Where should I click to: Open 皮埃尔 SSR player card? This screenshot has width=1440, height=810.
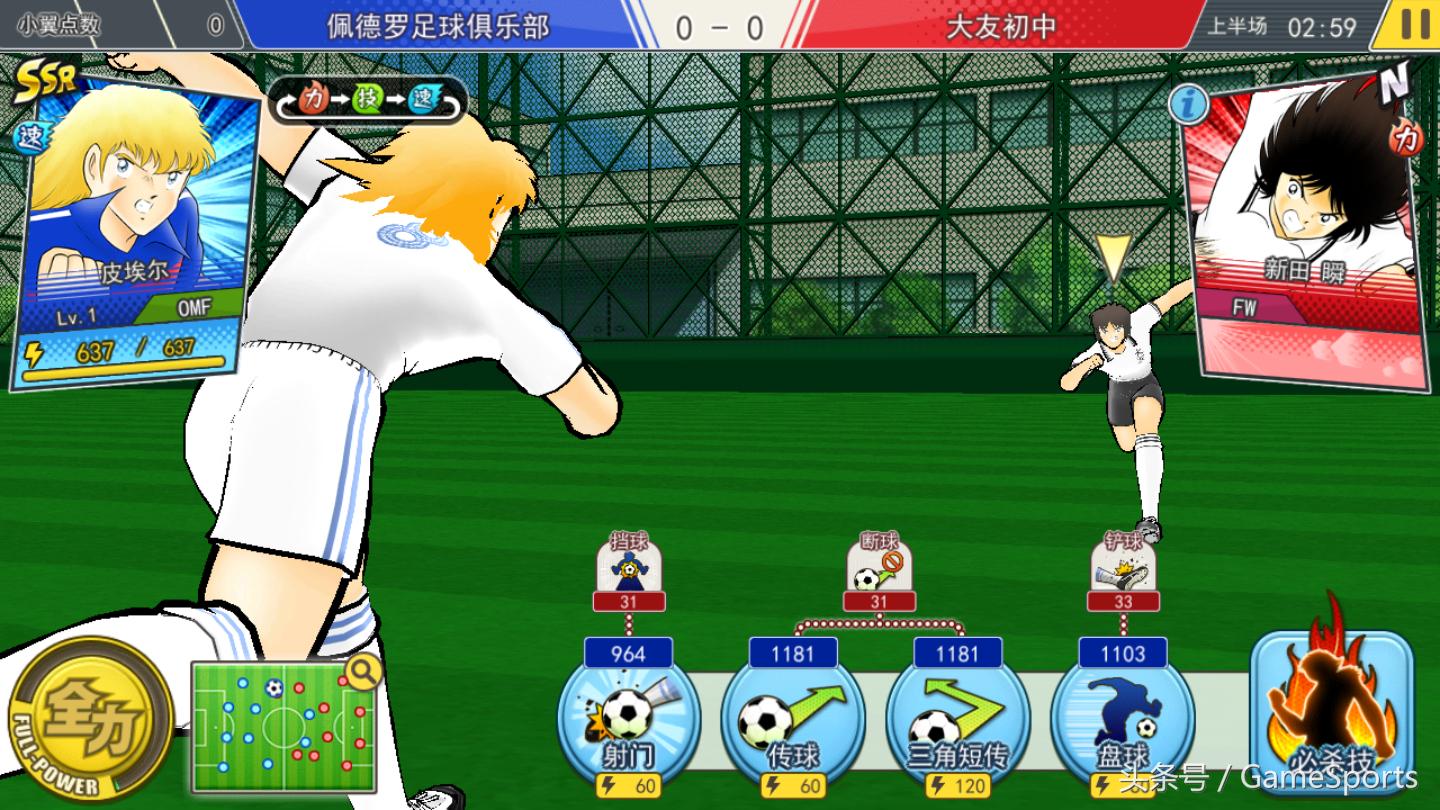pyautogui.click(x=135, y=230)
